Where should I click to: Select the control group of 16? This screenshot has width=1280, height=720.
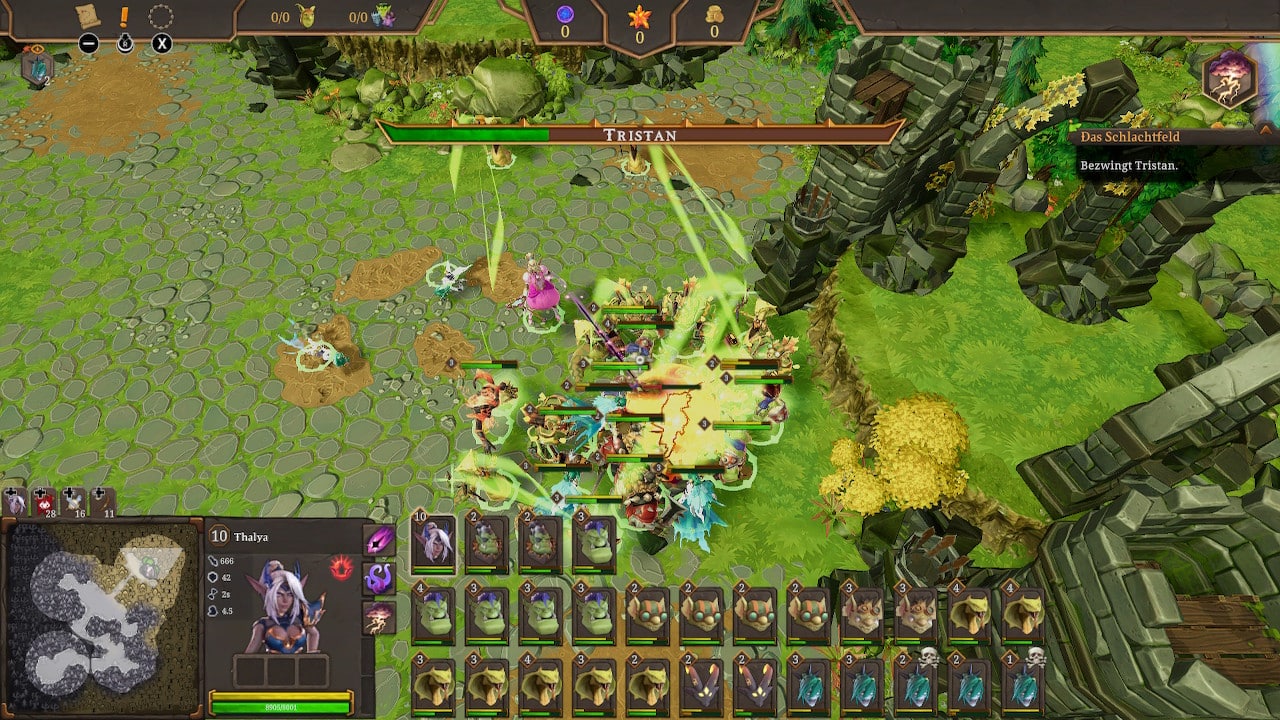[74, 501]
